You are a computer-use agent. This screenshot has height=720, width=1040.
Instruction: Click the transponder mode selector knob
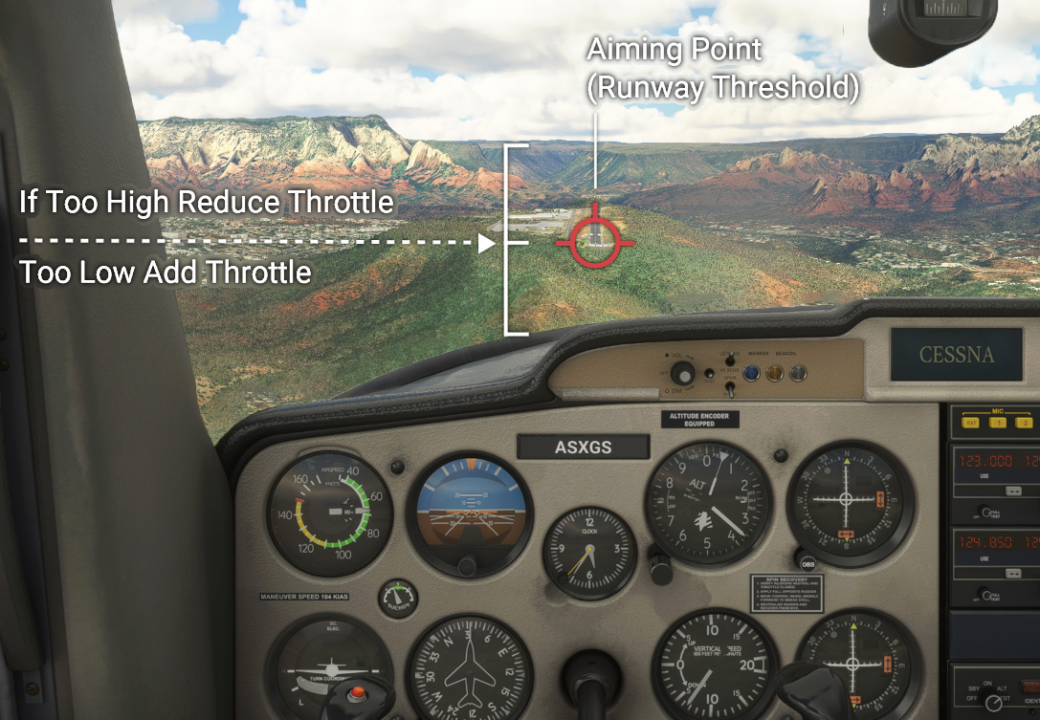(x=993, y=701)
